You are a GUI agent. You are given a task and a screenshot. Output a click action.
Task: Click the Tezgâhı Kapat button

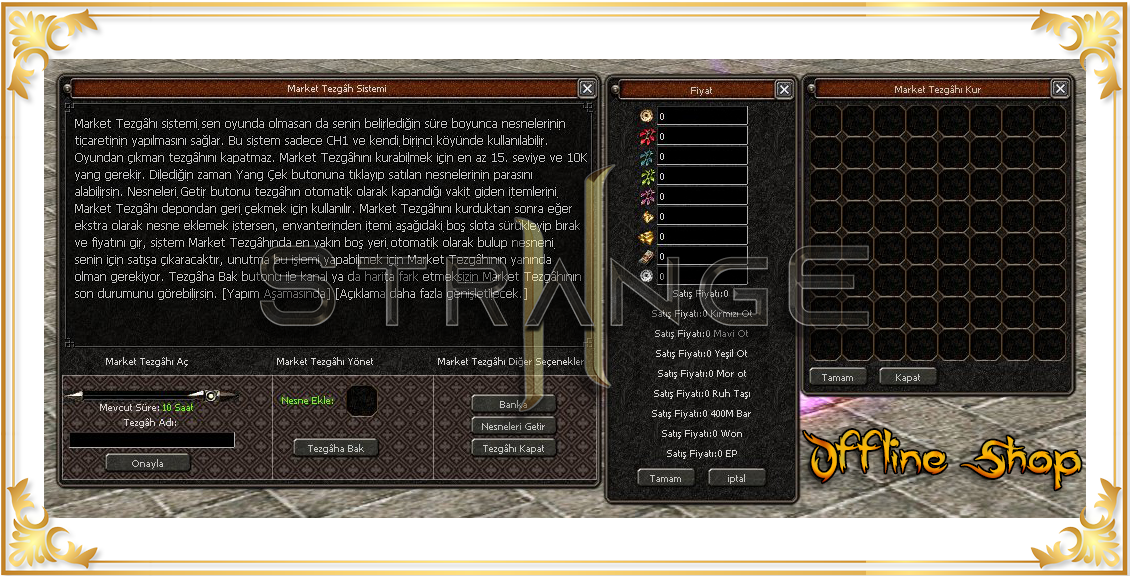(x=513, y=448)
